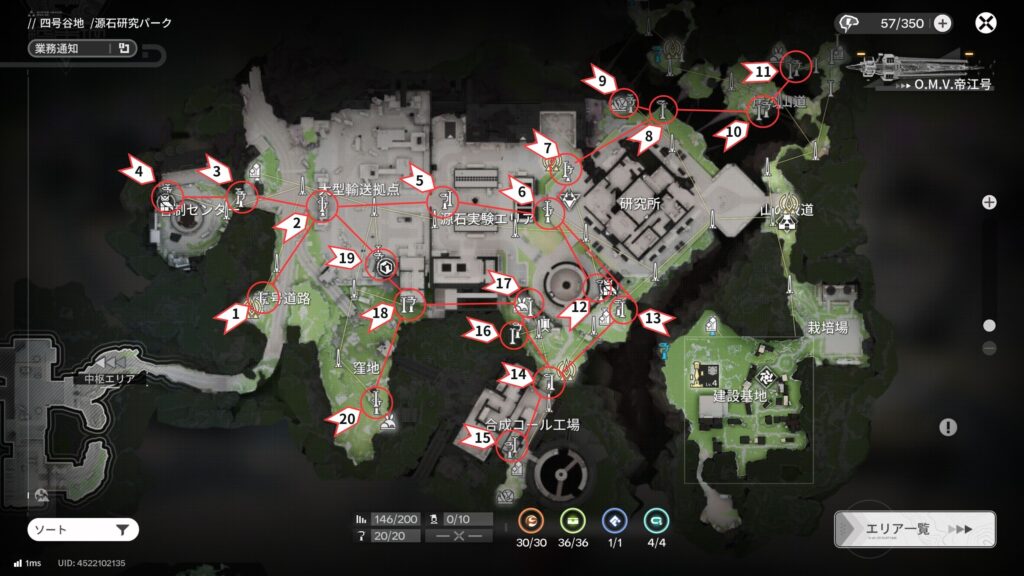Select the map marker circled as number 4

pyautogui.click(x=167, y=199)
